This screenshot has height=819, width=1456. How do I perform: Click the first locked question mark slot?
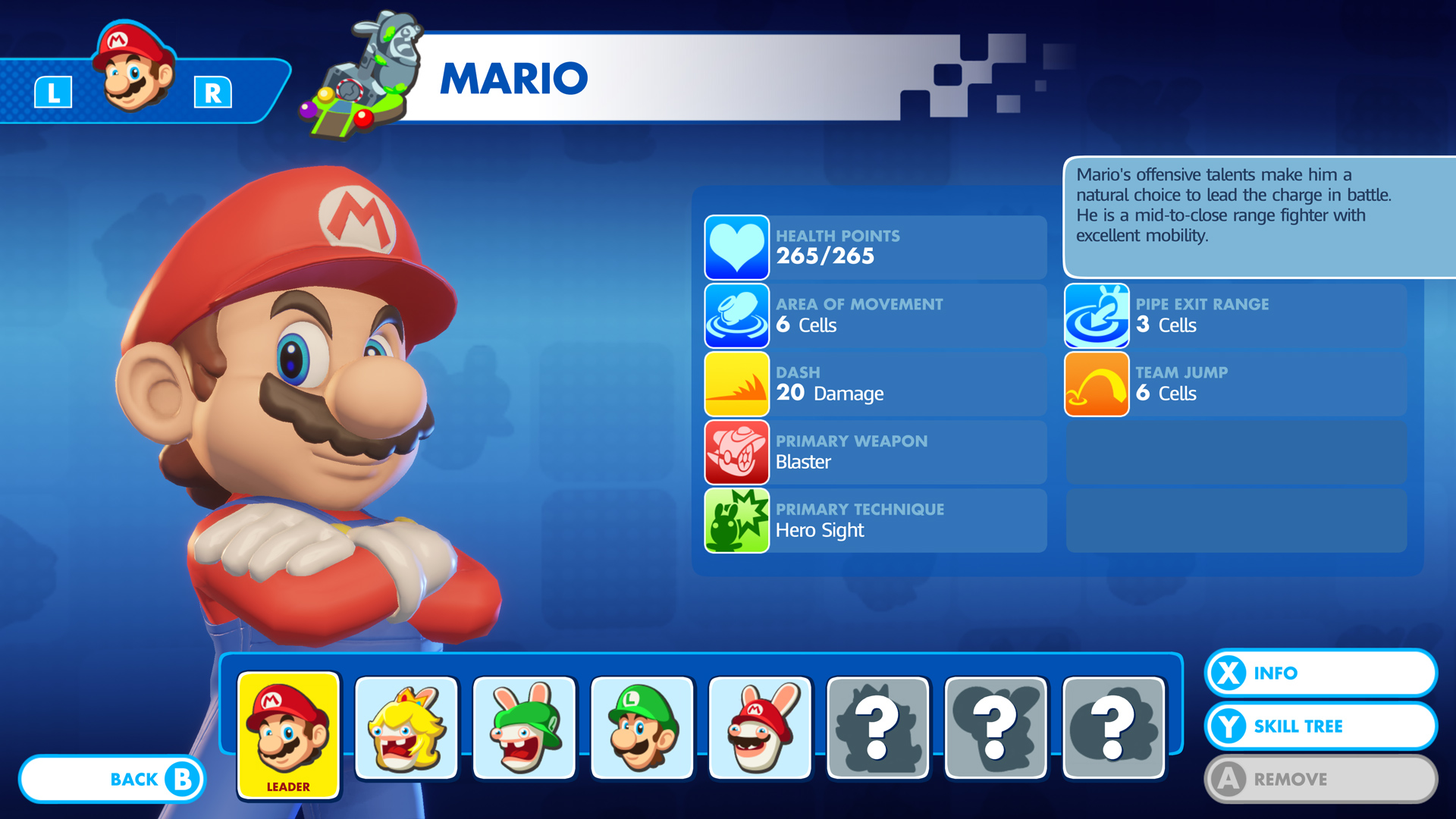(x=877, y=726)
